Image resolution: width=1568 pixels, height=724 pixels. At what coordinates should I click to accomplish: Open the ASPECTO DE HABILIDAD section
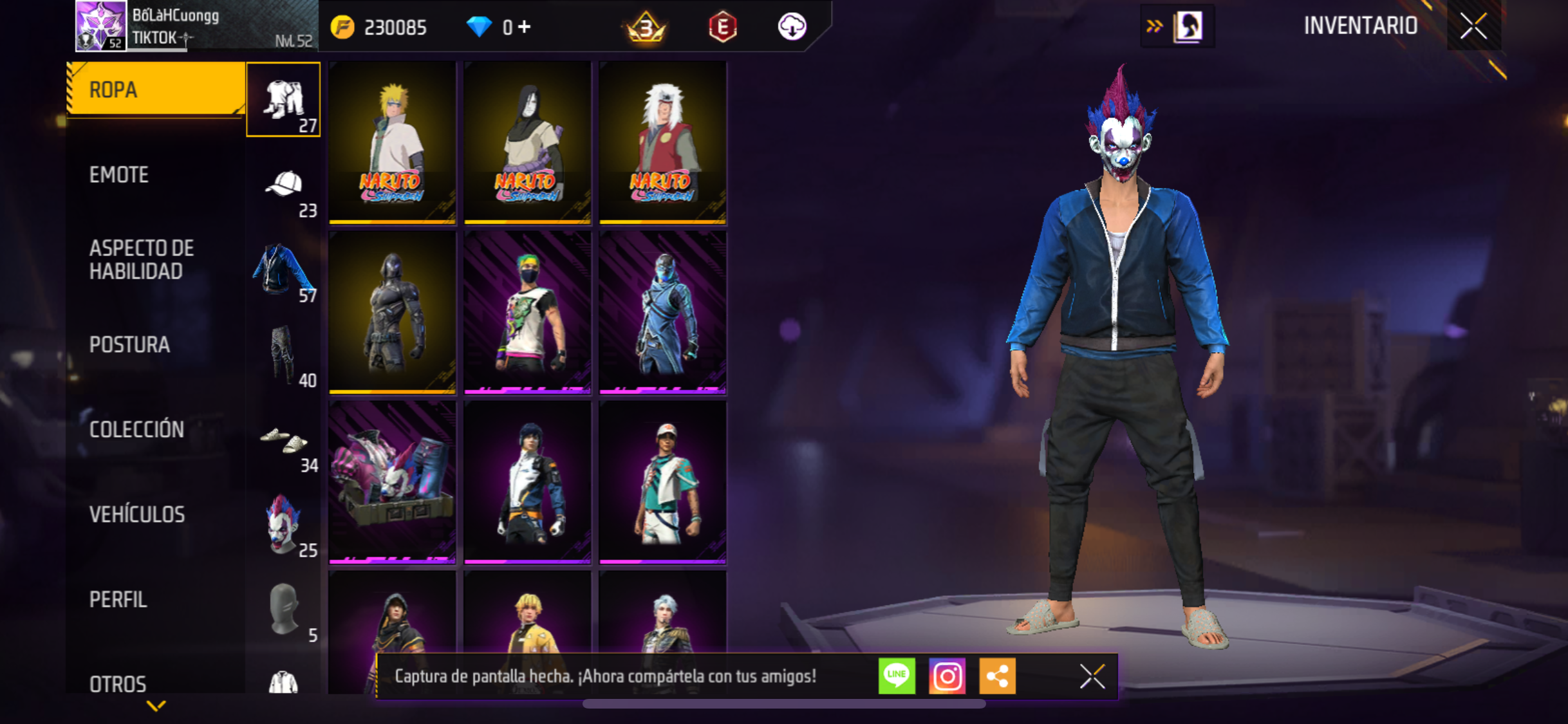[142, 260]
